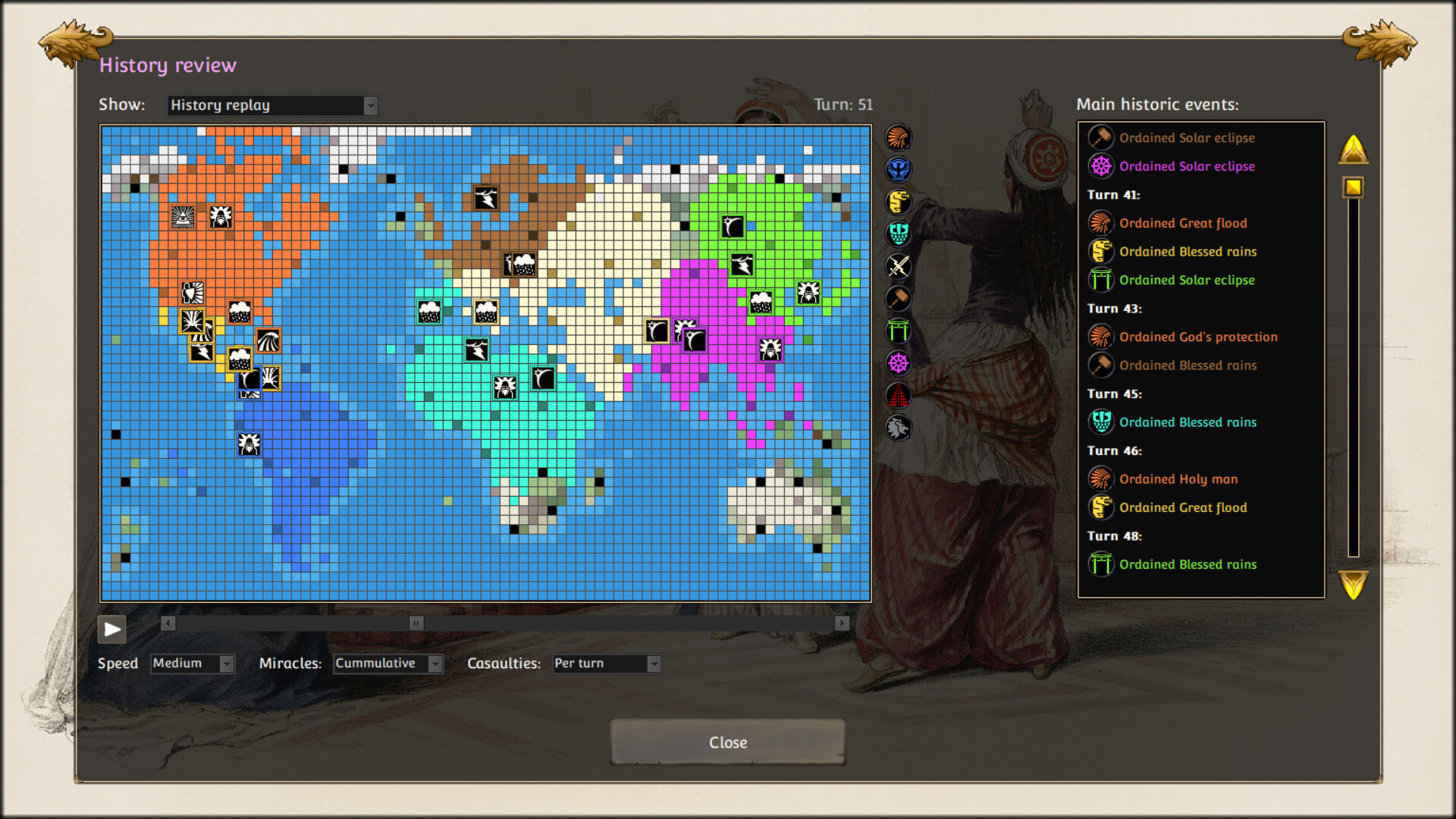
Task: Click the locust swarm icon over Africa
Action: 504,388
